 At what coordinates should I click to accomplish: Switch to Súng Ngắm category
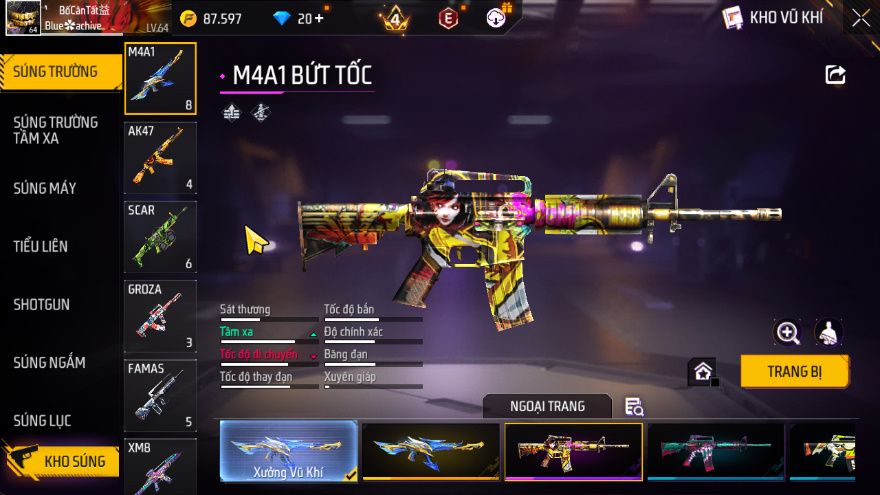[x=50, y=362]
